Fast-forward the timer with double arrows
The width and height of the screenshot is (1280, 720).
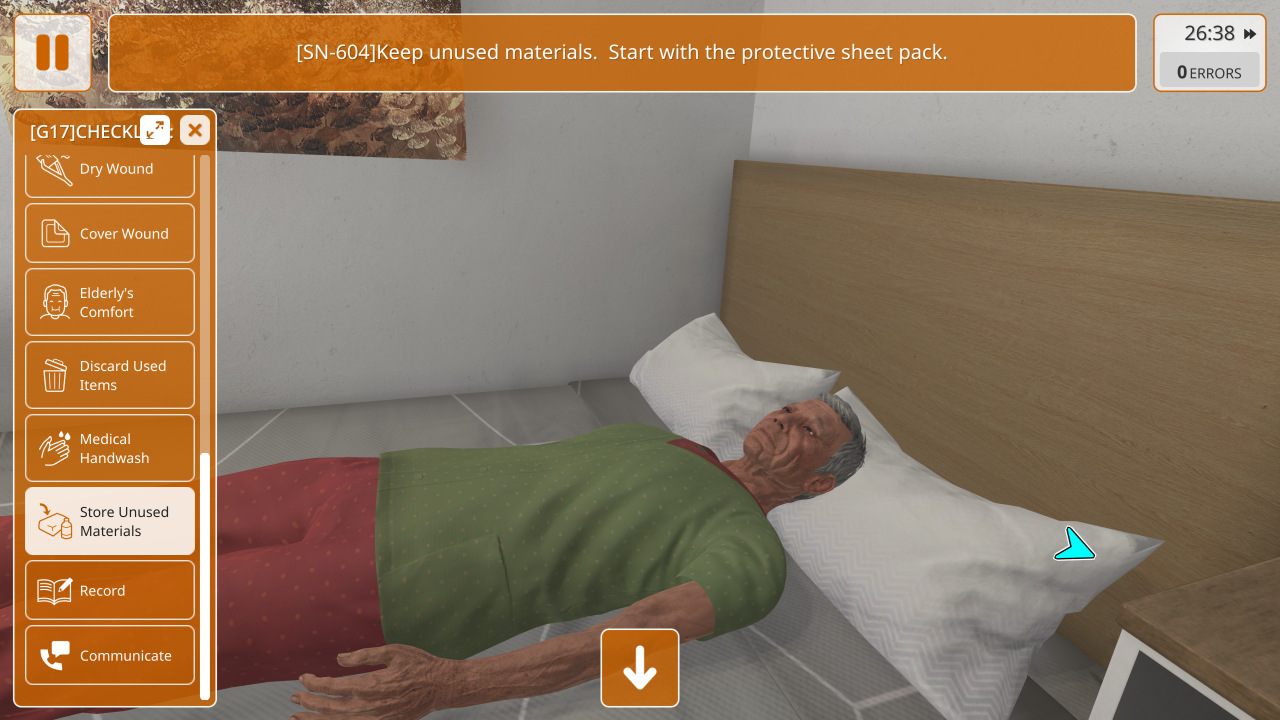1250,34
